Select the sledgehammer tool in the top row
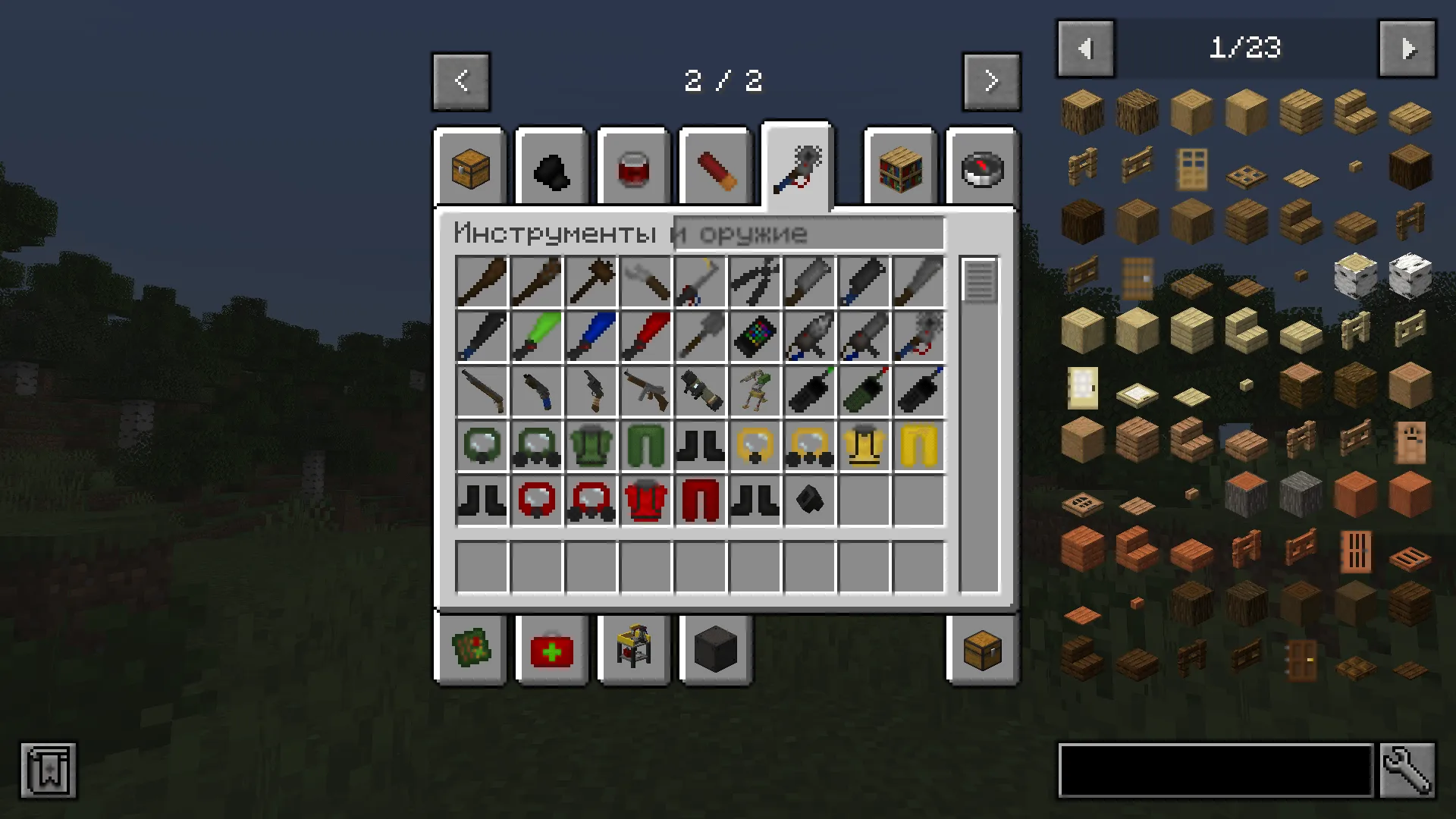The image size is (1456, 819). pos(591,281)
